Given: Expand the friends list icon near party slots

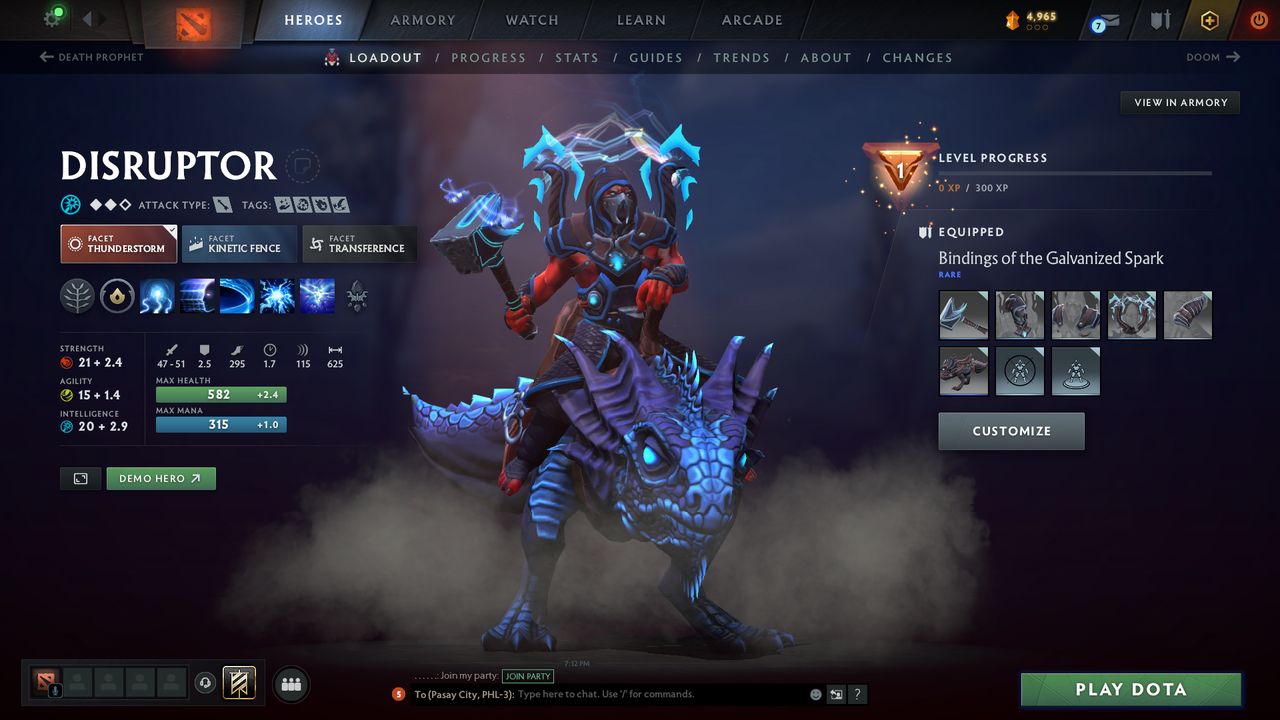Looking at the screenshot, I should tap(290, 684).
